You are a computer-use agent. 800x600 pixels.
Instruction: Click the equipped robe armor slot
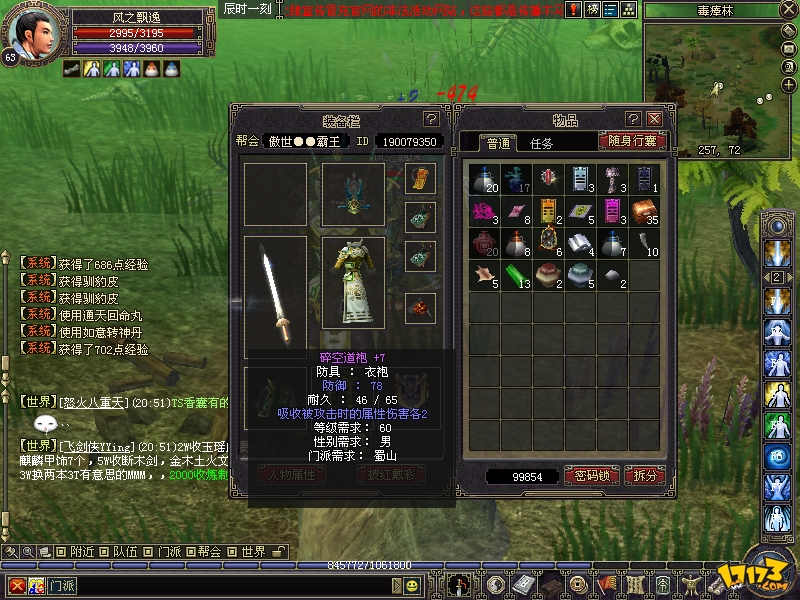coord(353,283)
